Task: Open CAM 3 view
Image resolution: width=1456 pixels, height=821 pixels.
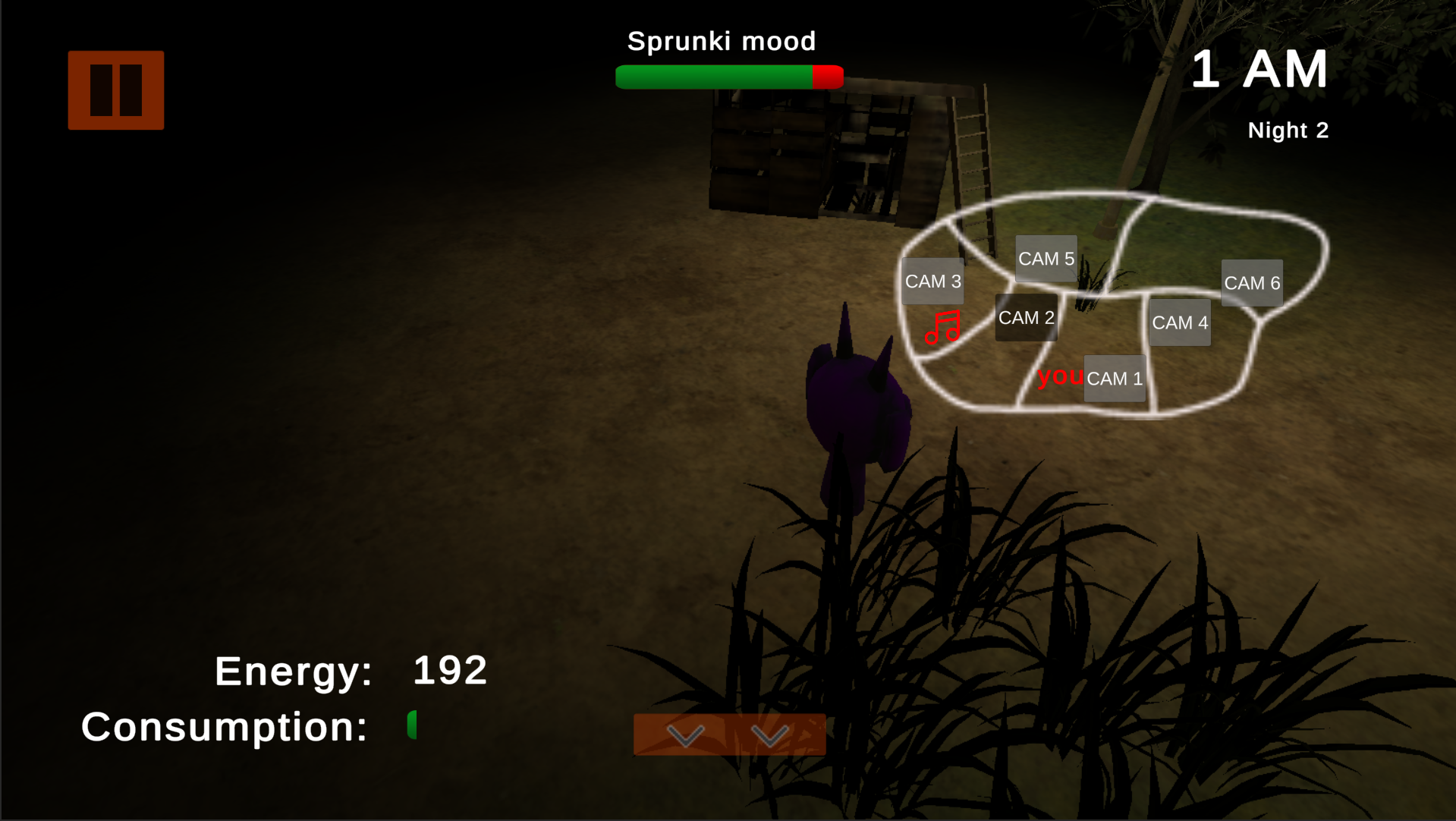Action: 932,281
